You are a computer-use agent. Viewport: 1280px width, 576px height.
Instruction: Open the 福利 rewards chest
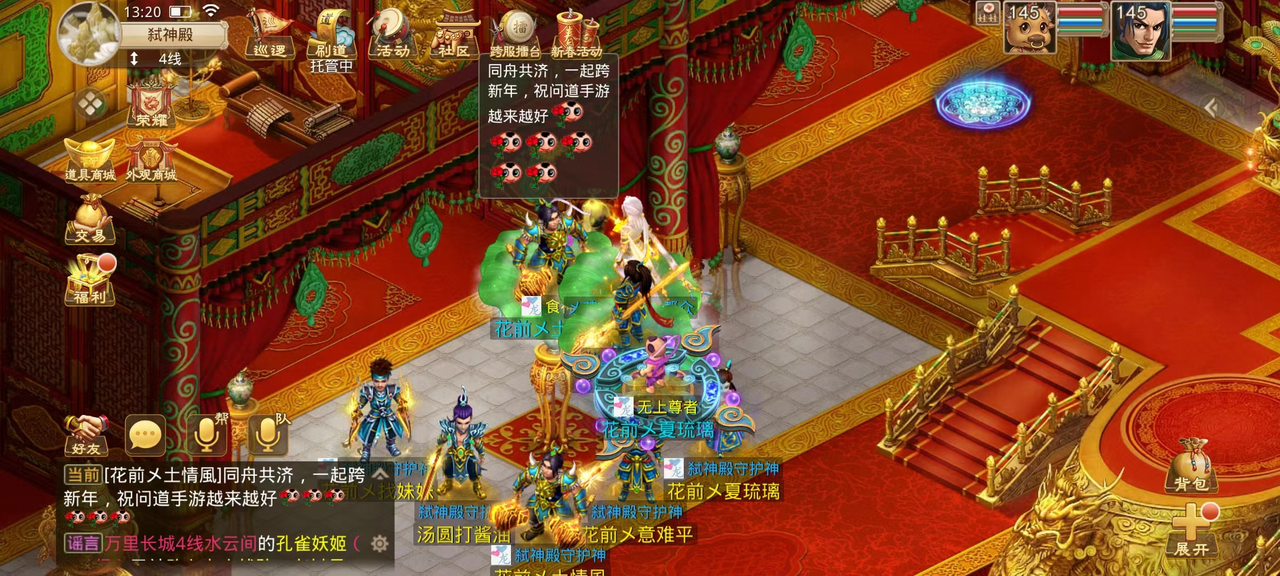[x=90, y=280]
